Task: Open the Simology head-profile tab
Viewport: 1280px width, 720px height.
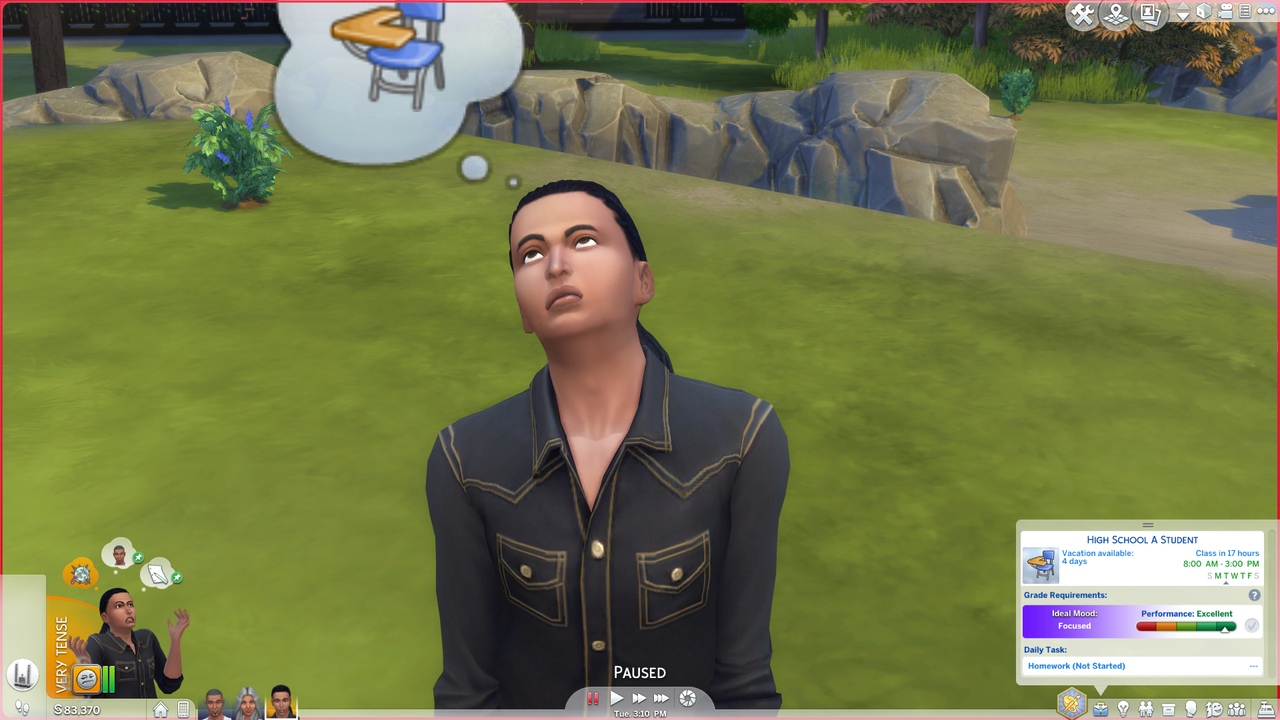Action: pos(1191,709)
